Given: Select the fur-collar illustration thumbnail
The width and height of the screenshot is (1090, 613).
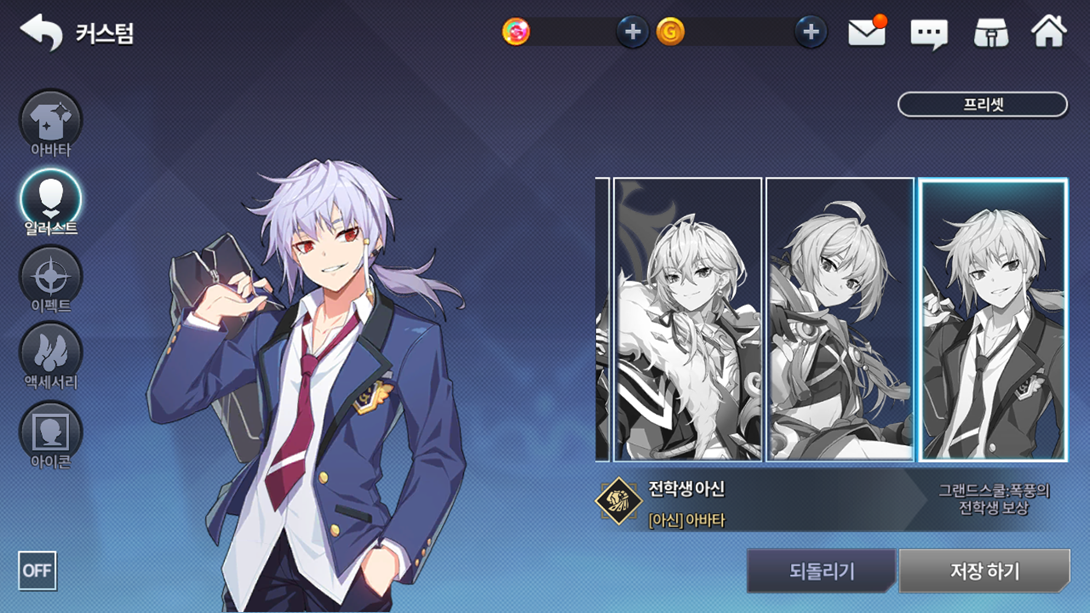Looking at the screenshot, I should point(688,320).
